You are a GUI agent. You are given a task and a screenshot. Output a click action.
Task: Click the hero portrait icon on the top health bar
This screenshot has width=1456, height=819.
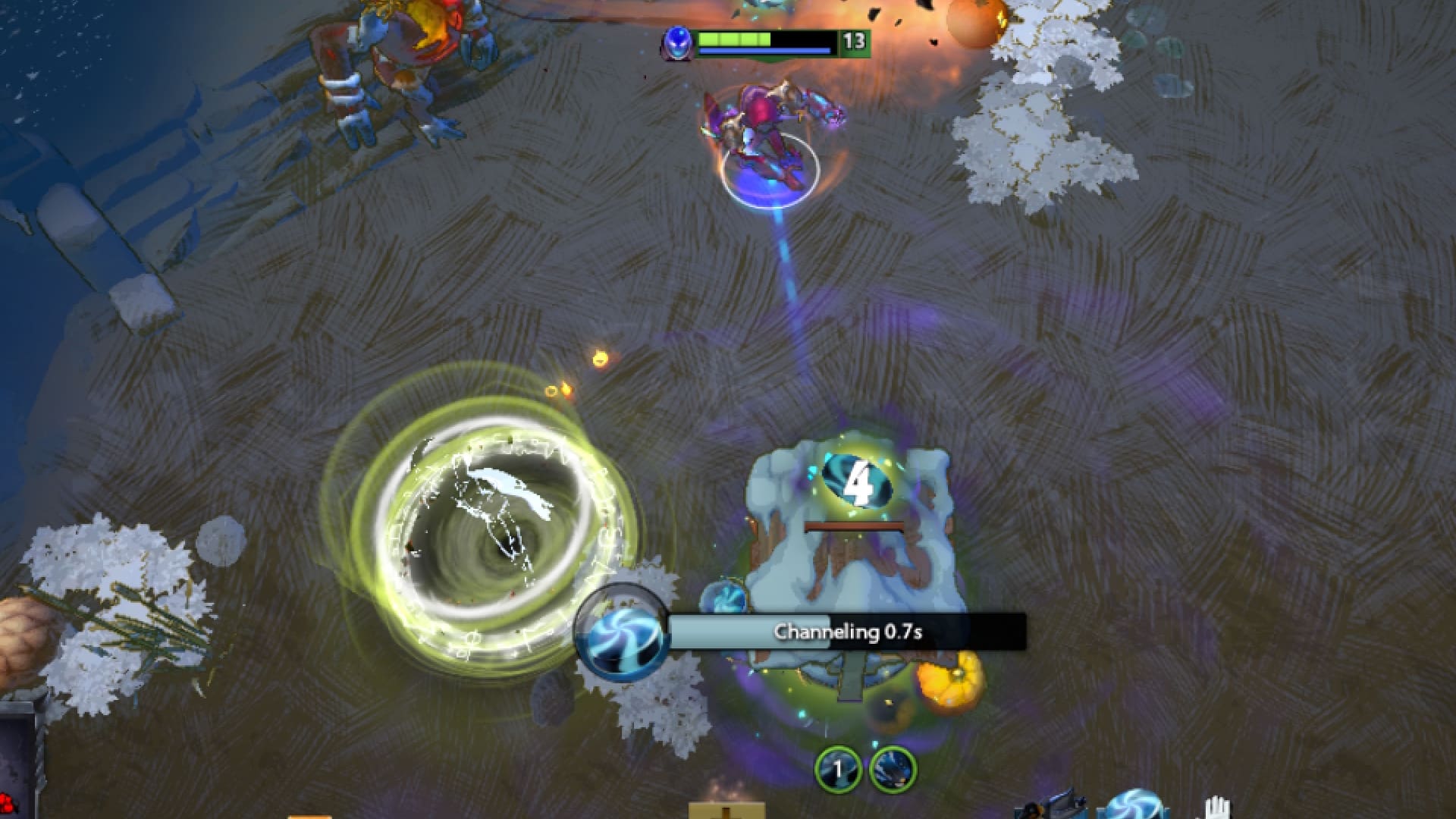pos(677,42)
